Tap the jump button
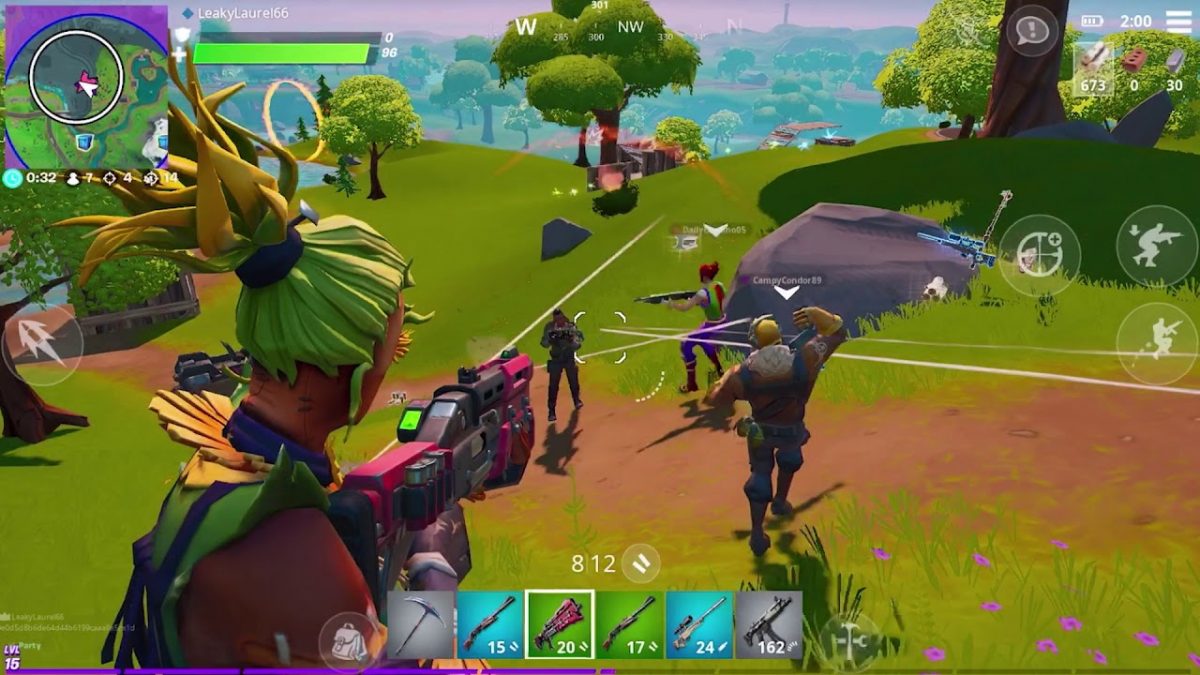 pos(1157,343)
